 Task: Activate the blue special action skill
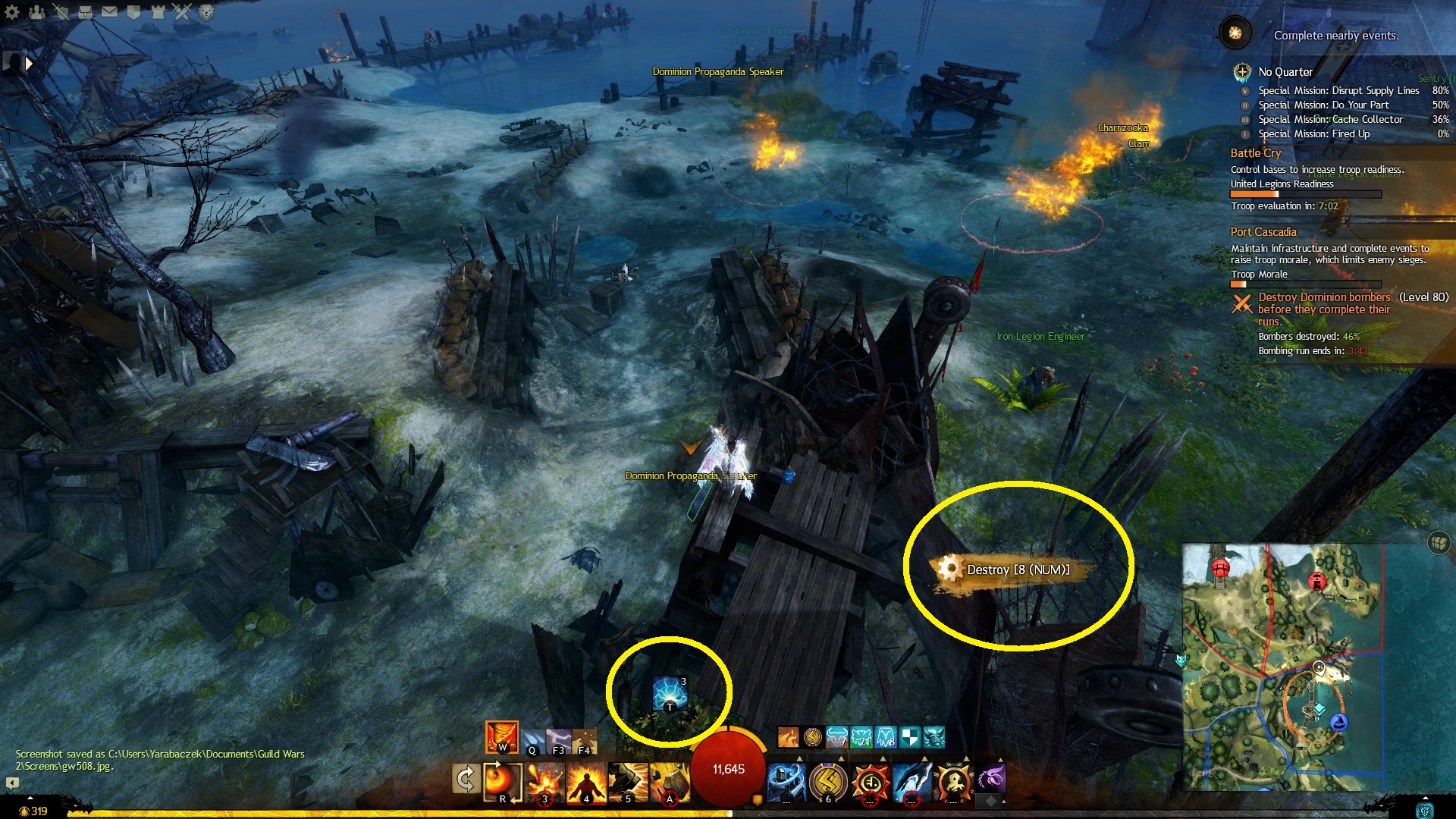tap(670, 693)
